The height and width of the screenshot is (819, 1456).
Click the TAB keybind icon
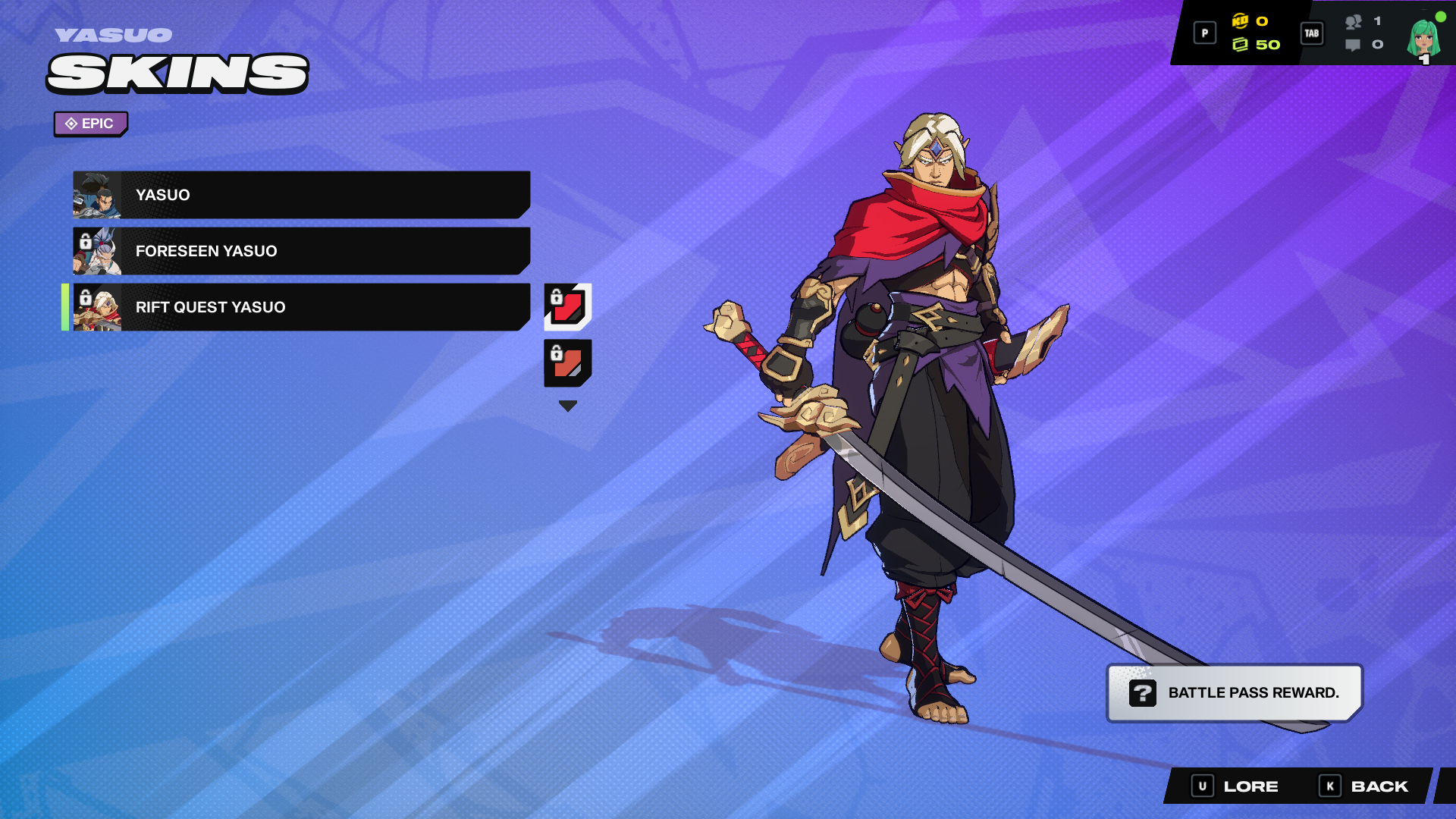[1312, 33]
